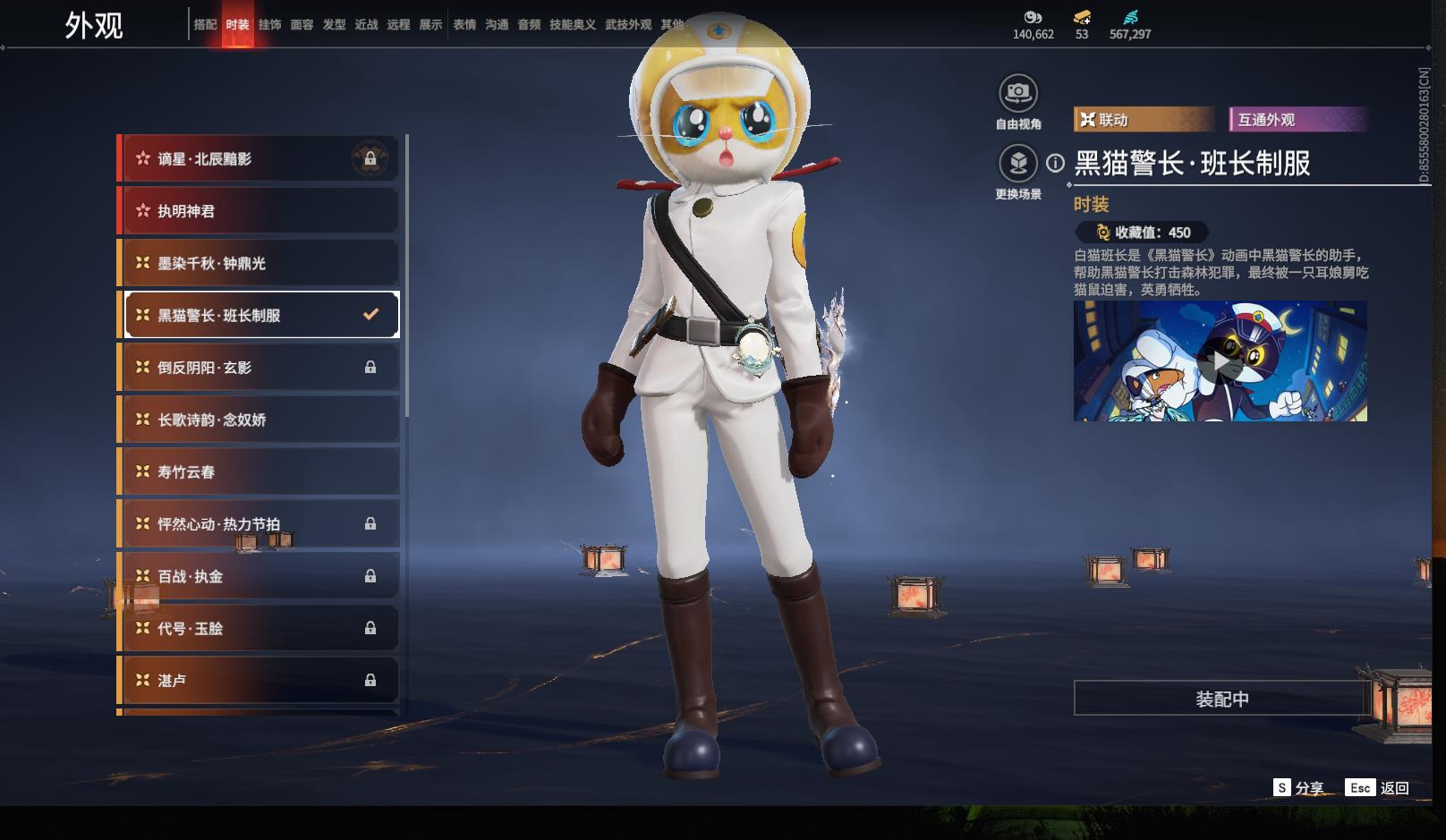Select the 摘星·北辰黯影 outfit

(x=259, y=159)
